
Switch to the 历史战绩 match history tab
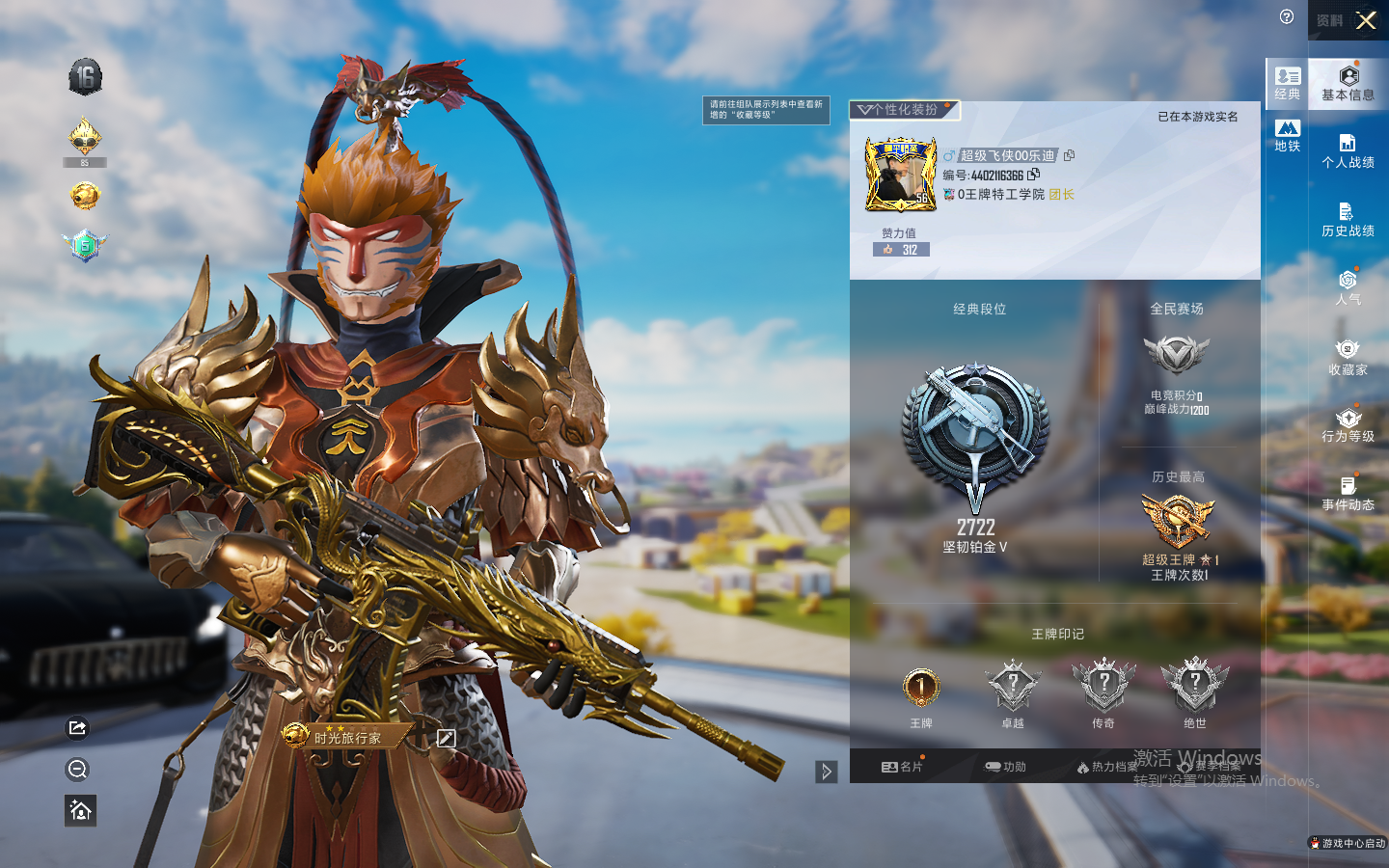point(1348,220)
